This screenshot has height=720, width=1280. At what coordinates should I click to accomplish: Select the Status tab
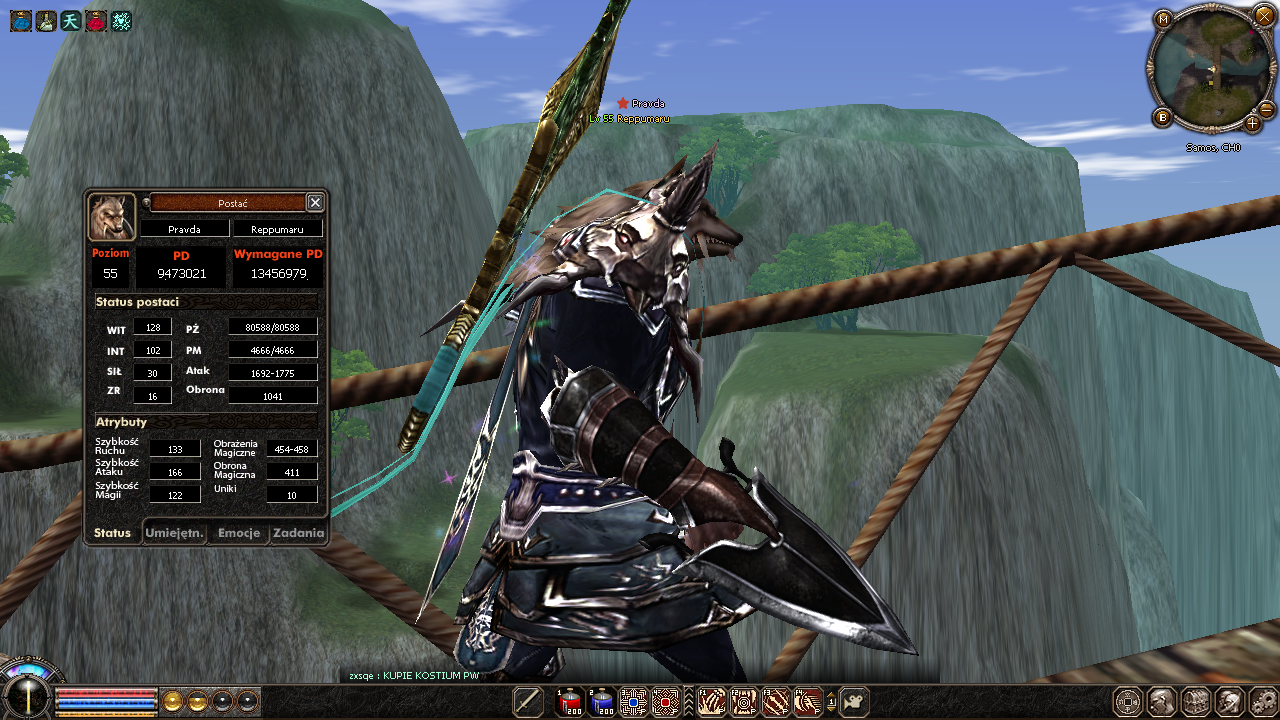click(112, 533)
